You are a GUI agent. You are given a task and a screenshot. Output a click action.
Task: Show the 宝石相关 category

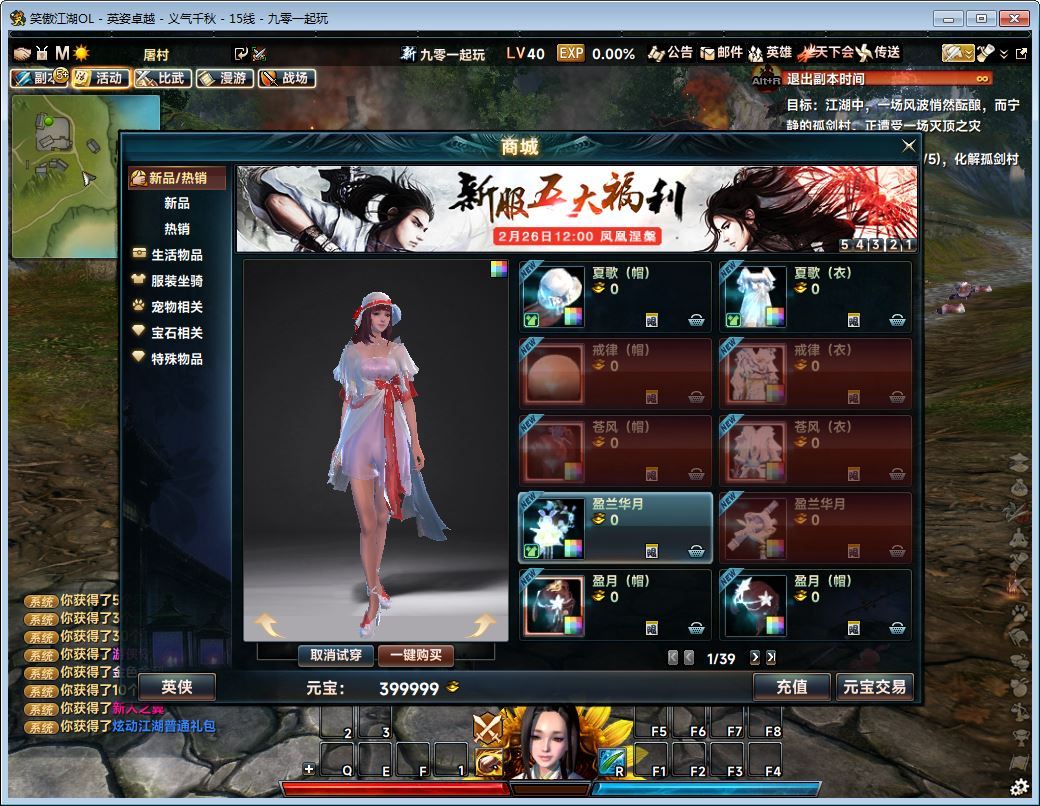coord(176,333)
